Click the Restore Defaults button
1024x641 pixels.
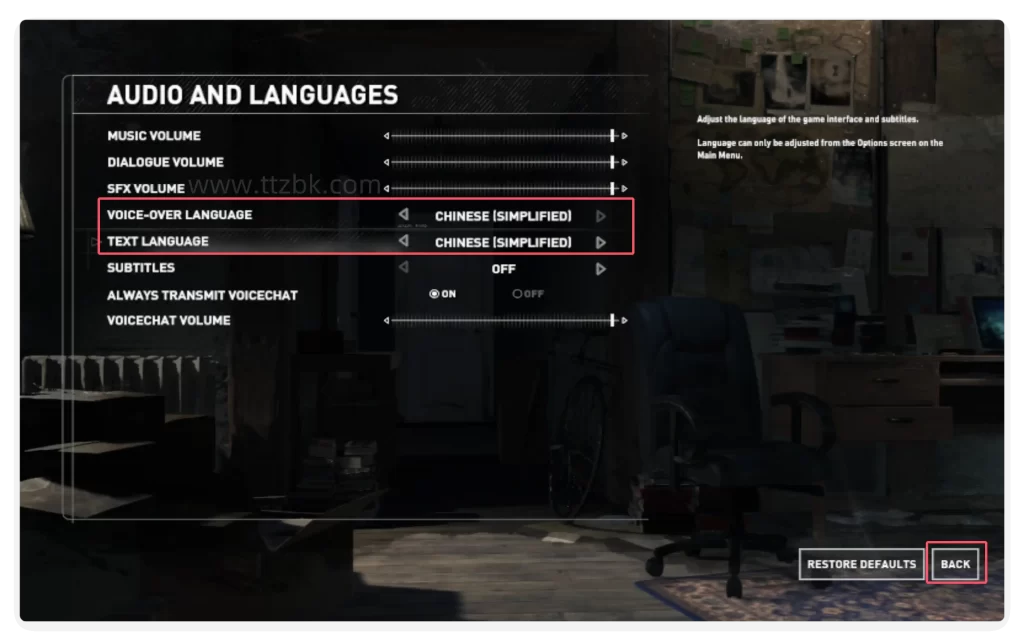point(861,564)
